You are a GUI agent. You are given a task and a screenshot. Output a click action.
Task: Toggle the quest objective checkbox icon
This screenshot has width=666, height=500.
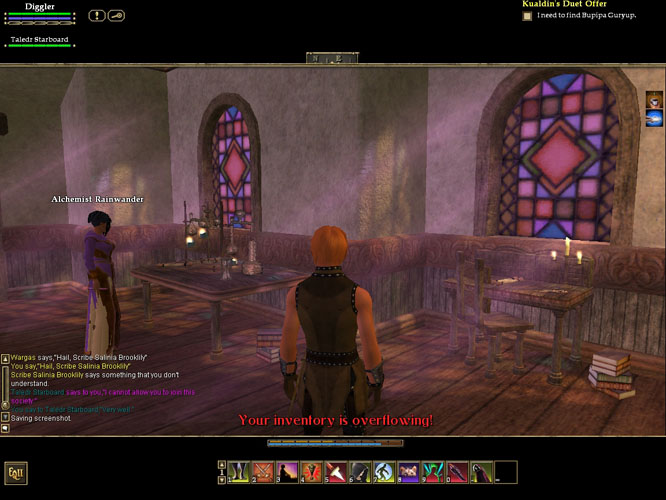point(528,16)
